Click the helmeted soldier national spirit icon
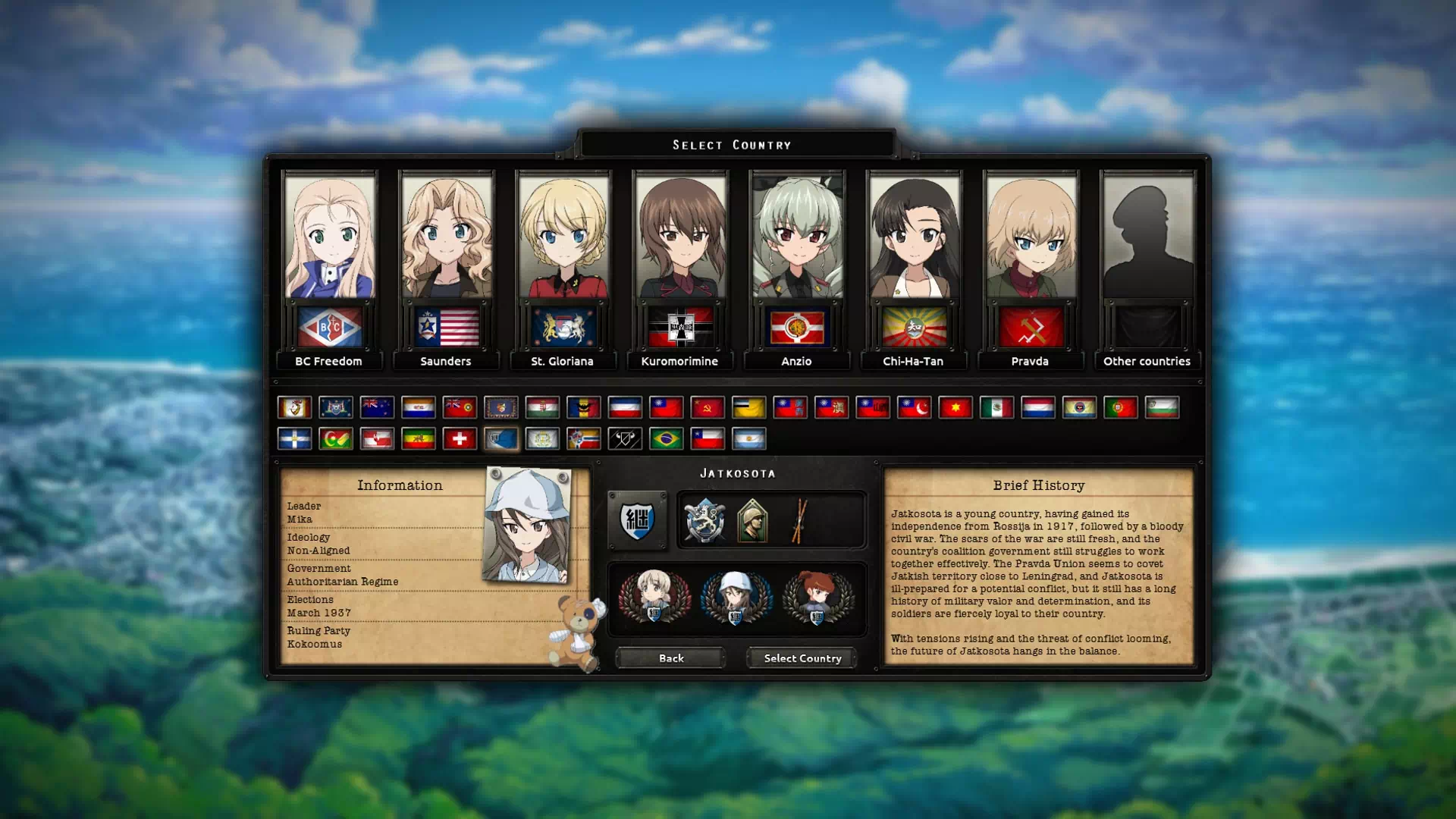 pyautogui.click(x=752, y=521)
